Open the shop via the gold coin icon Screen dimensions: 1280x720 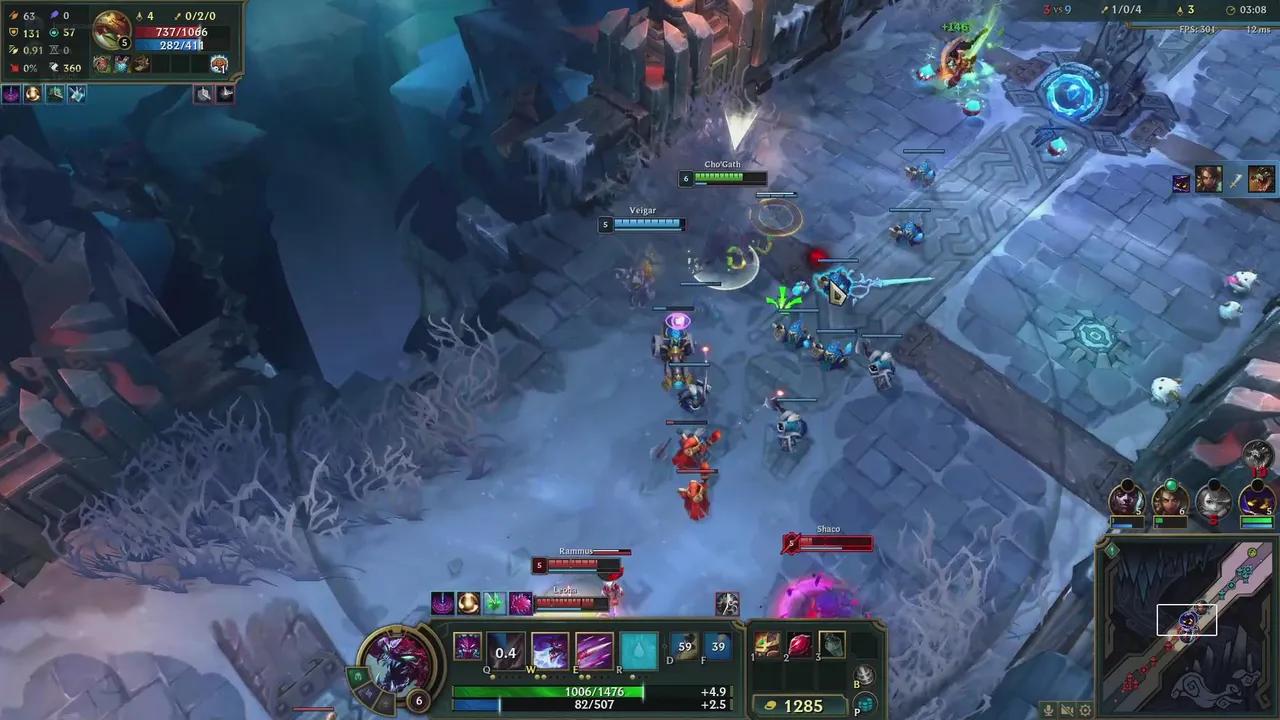(x=770, y=705)
